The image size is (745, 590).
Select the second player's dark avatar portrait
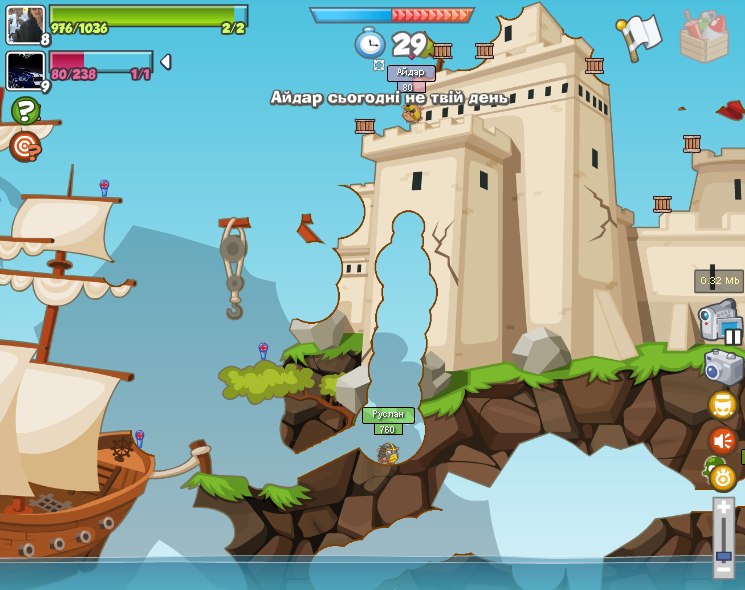click(x=25, y=71)
